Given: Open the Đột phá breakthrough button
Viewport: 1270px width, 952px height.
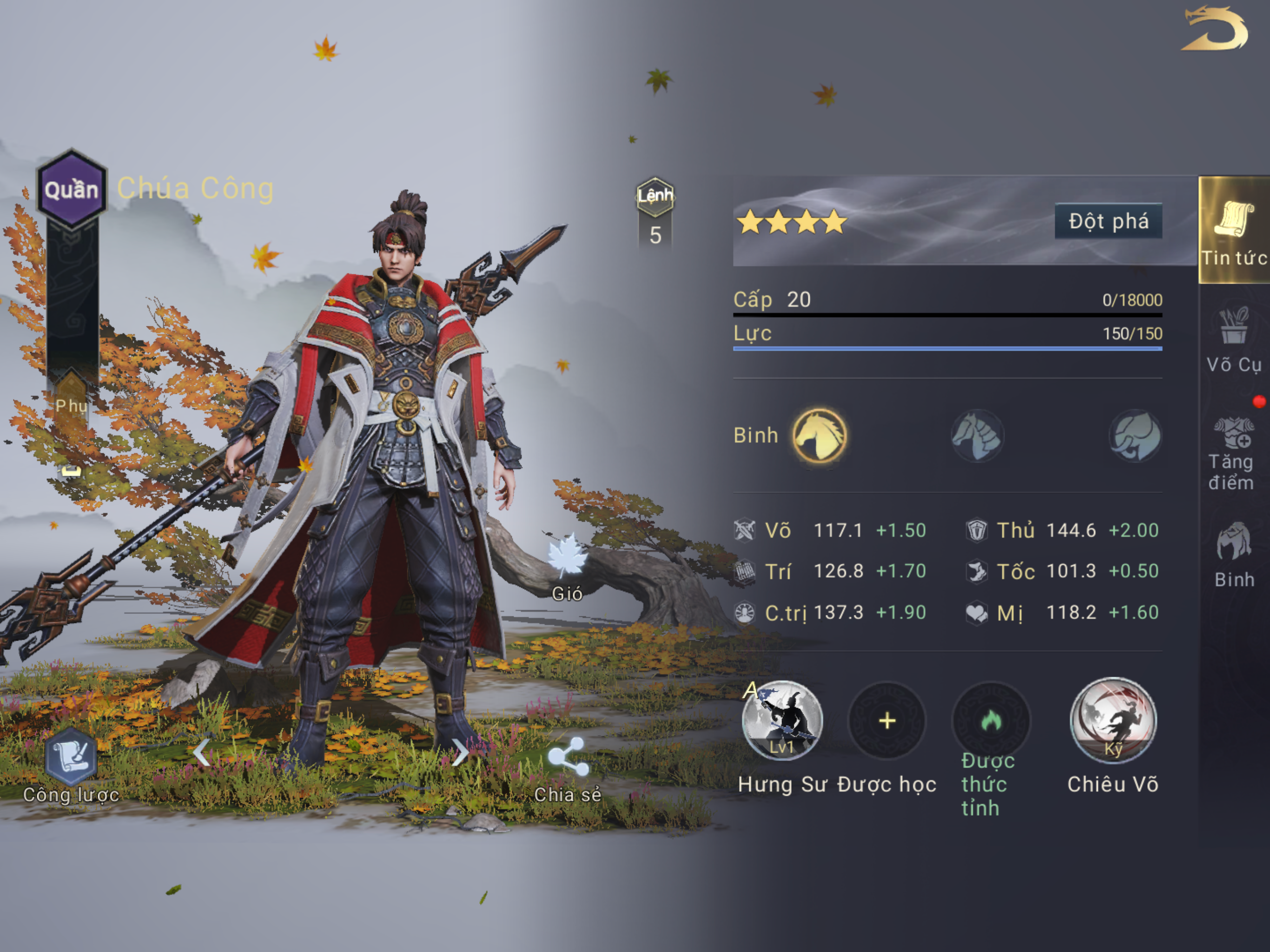Looking at the screenshot, I should [1108, 221].
